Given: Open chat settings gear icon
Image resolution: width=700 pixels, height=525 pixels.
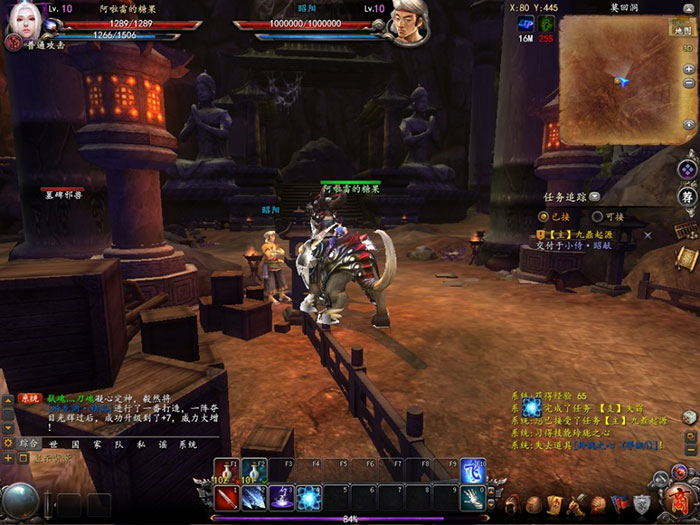Looking at the screenshot, I should (9, 442).
